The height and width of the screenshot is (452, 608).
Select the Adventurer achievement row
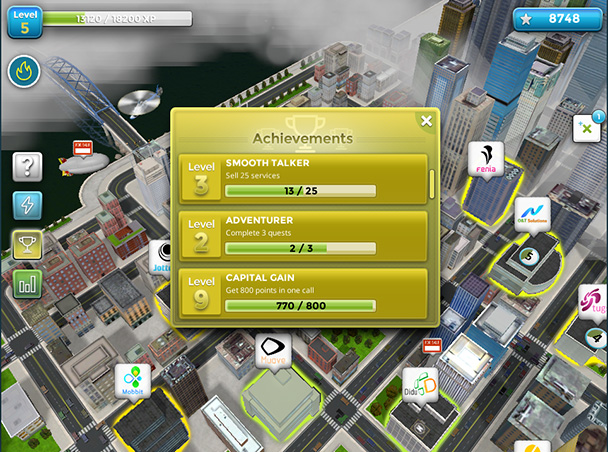pyautogui.click(x=304, y=234)
